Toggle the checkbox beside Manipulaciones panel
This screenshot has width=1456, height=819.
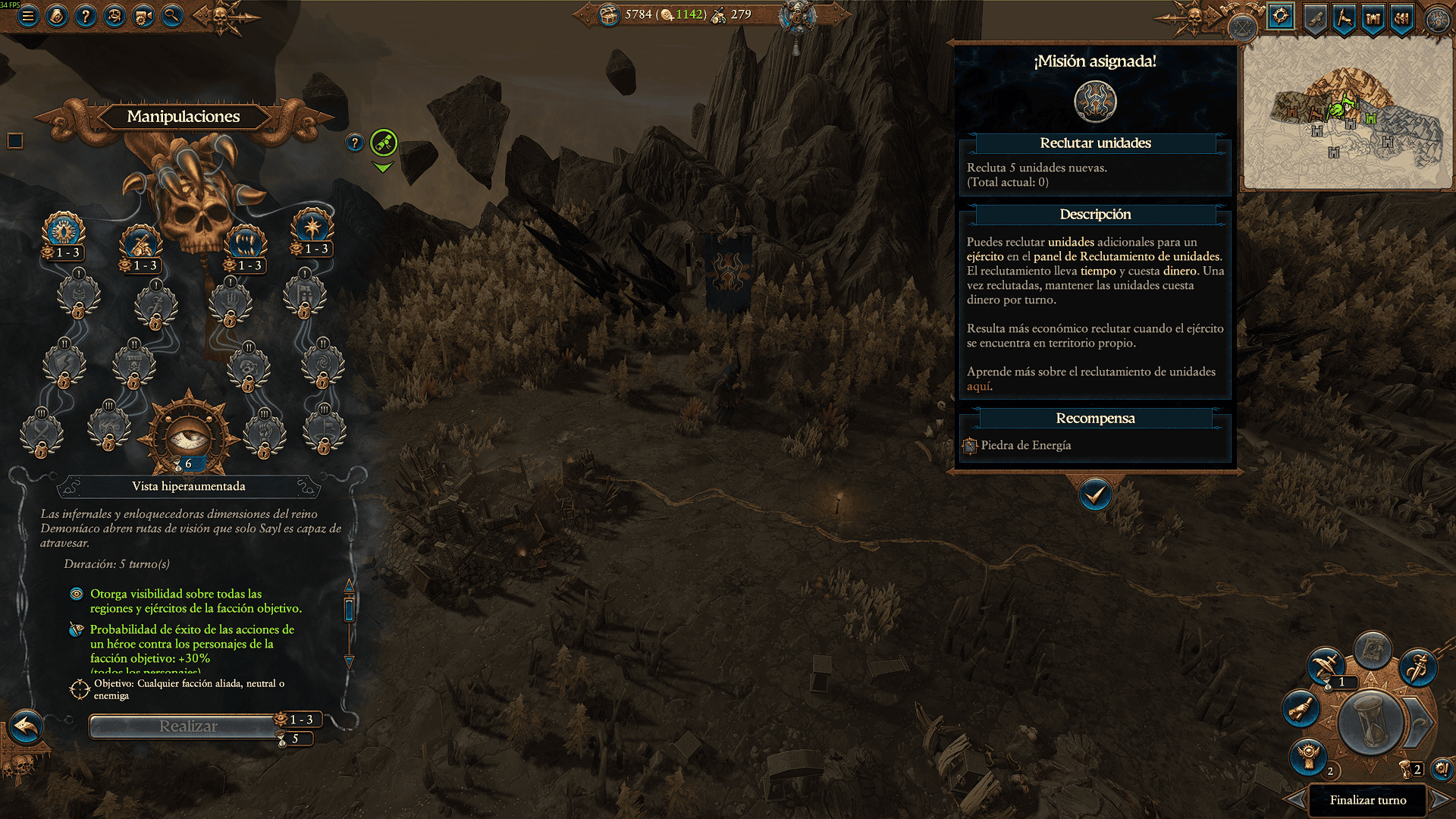[x=15, y=141]
